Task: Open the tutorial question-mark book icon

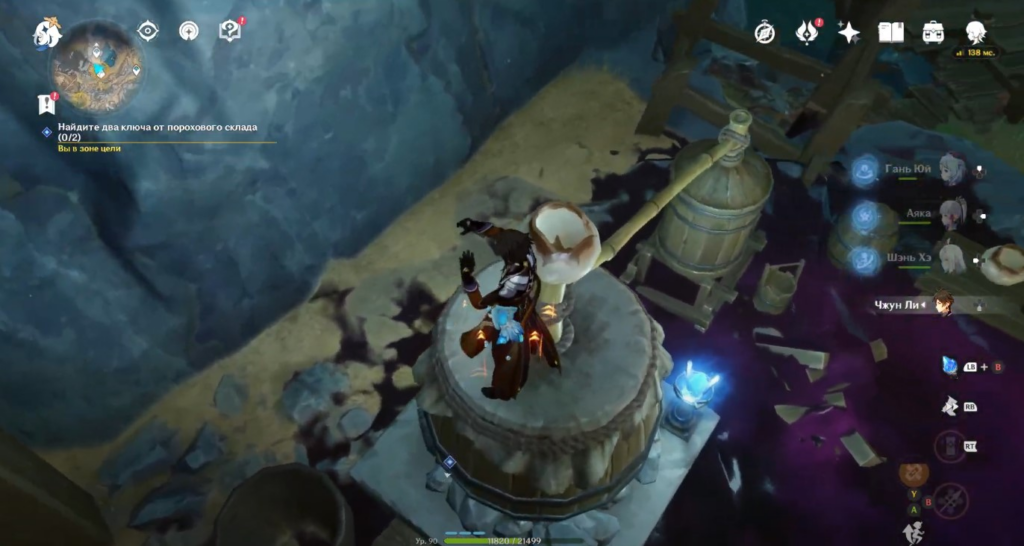Action: pyautogui.click(x=230, y=31)
